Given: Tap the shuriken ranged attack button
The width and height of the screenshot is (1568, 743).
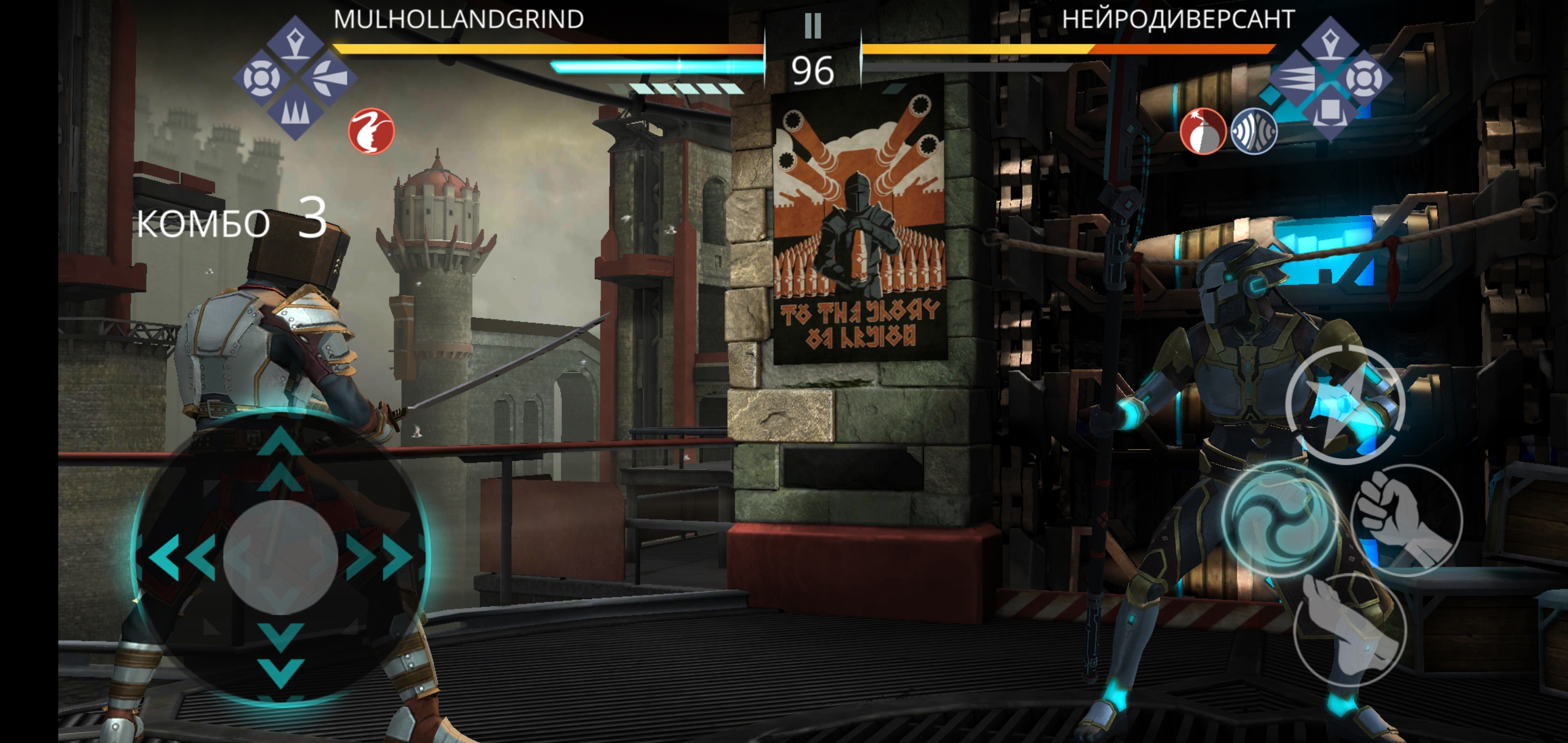Looking at the screenshot, I should (x=1345, y=404).
